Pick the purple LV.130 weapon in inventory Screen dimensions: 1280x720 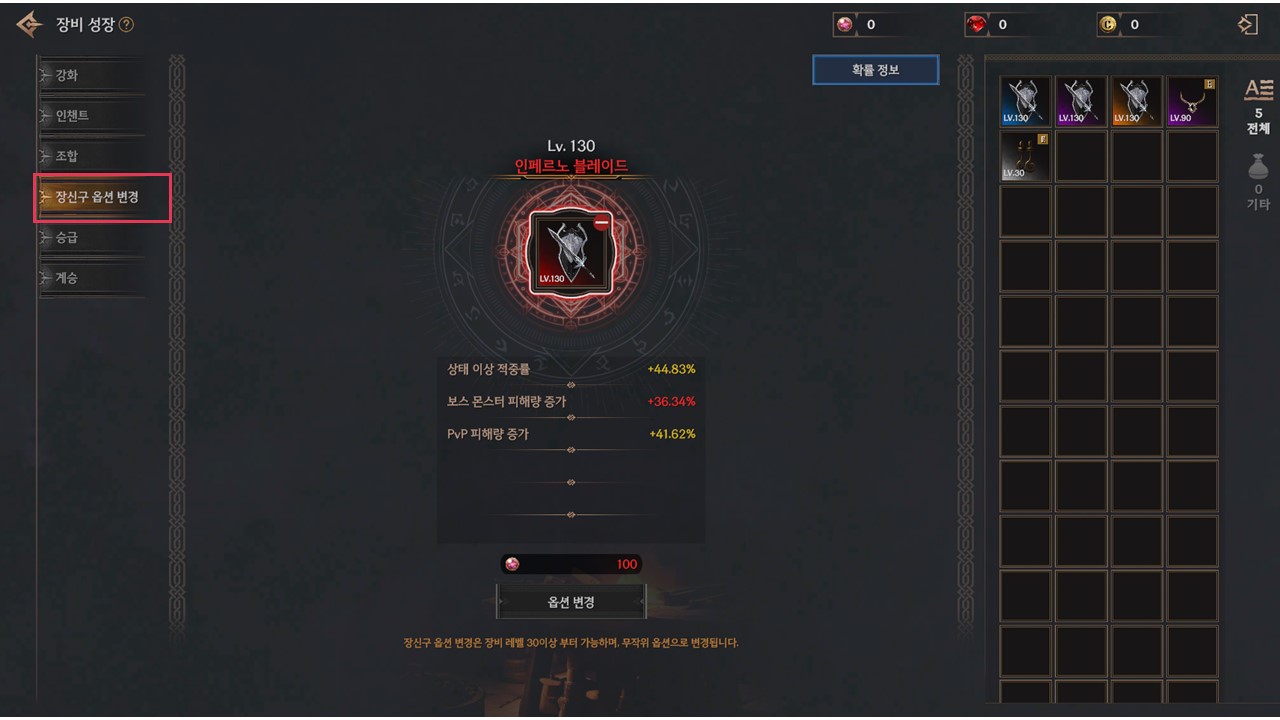point(1081,101)
